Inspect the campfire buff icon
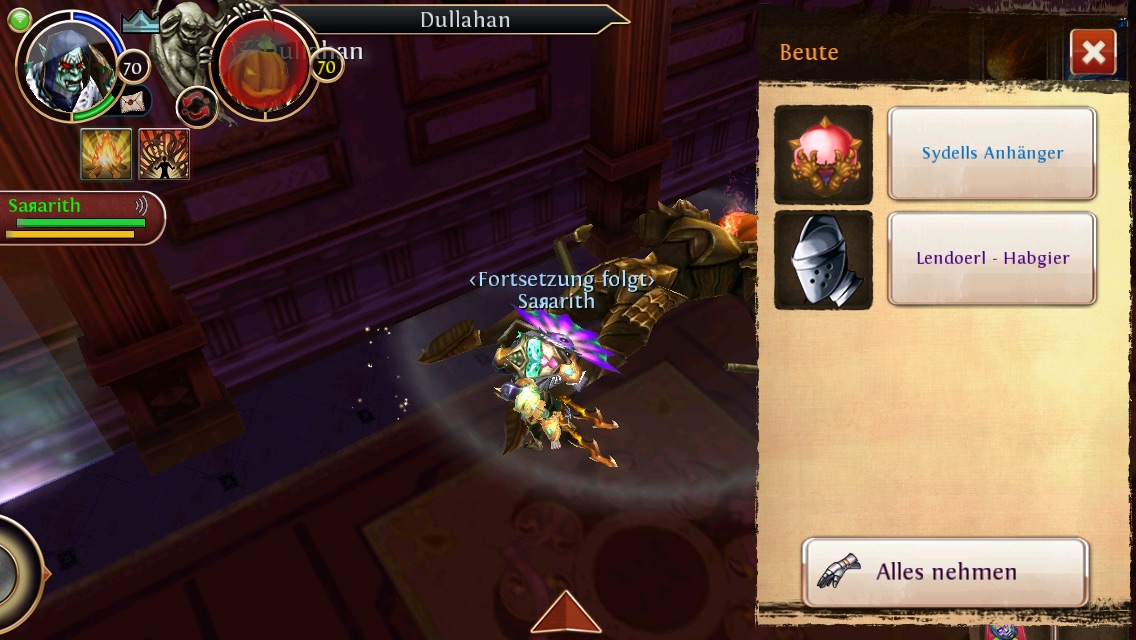Screen dimensions: 1136x640 (106, 154)
